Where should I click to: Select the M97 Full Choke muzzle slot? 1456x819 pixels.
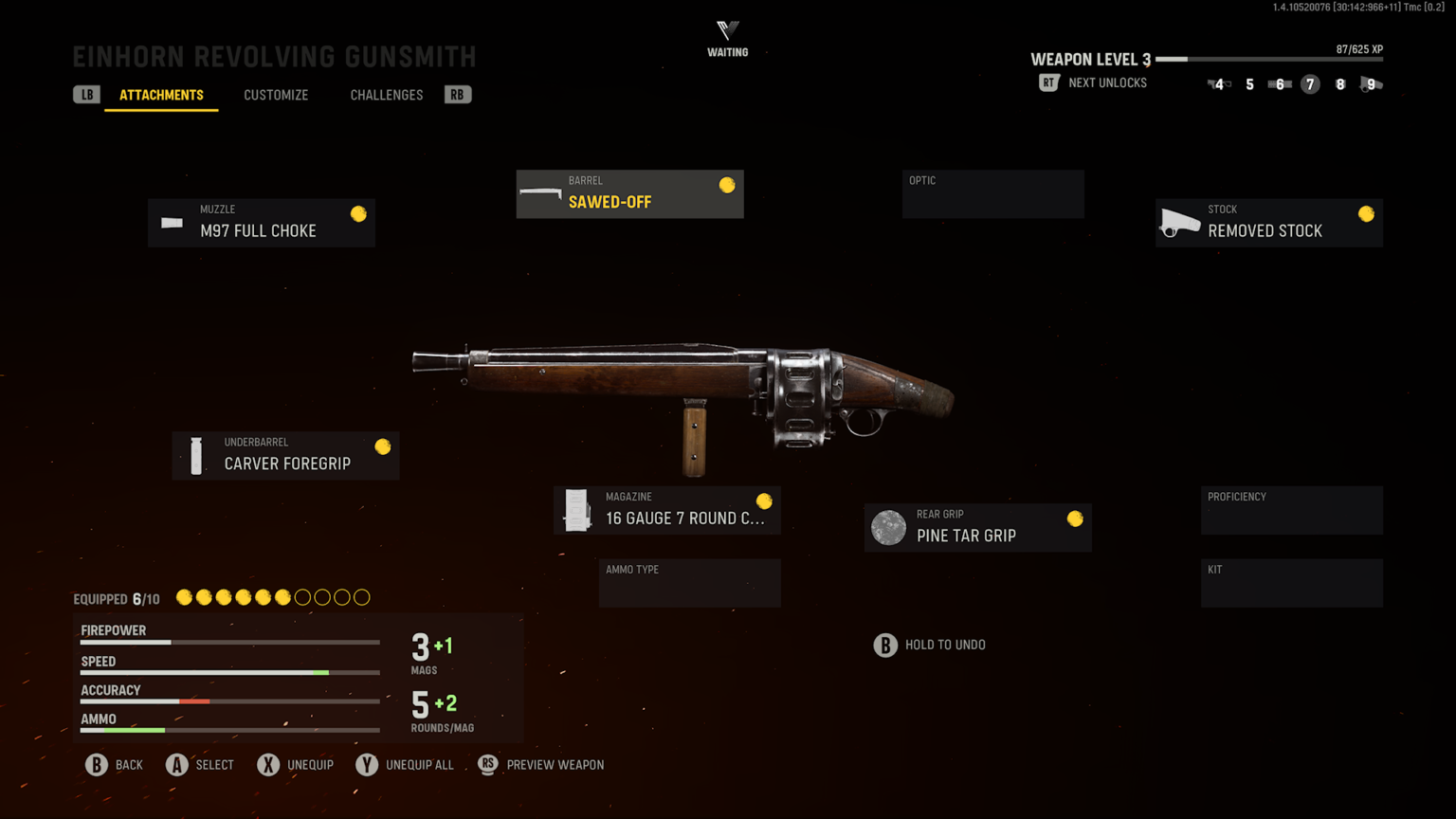(x=262, y=223)
